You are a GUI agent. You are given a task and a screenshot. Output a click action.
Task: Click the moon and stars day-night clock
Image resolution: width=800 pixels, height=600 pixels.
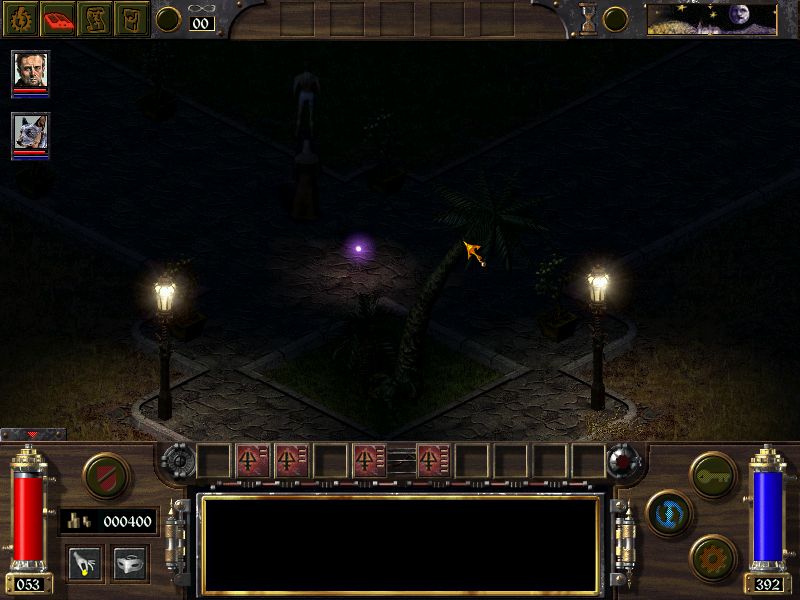(711, 19)
